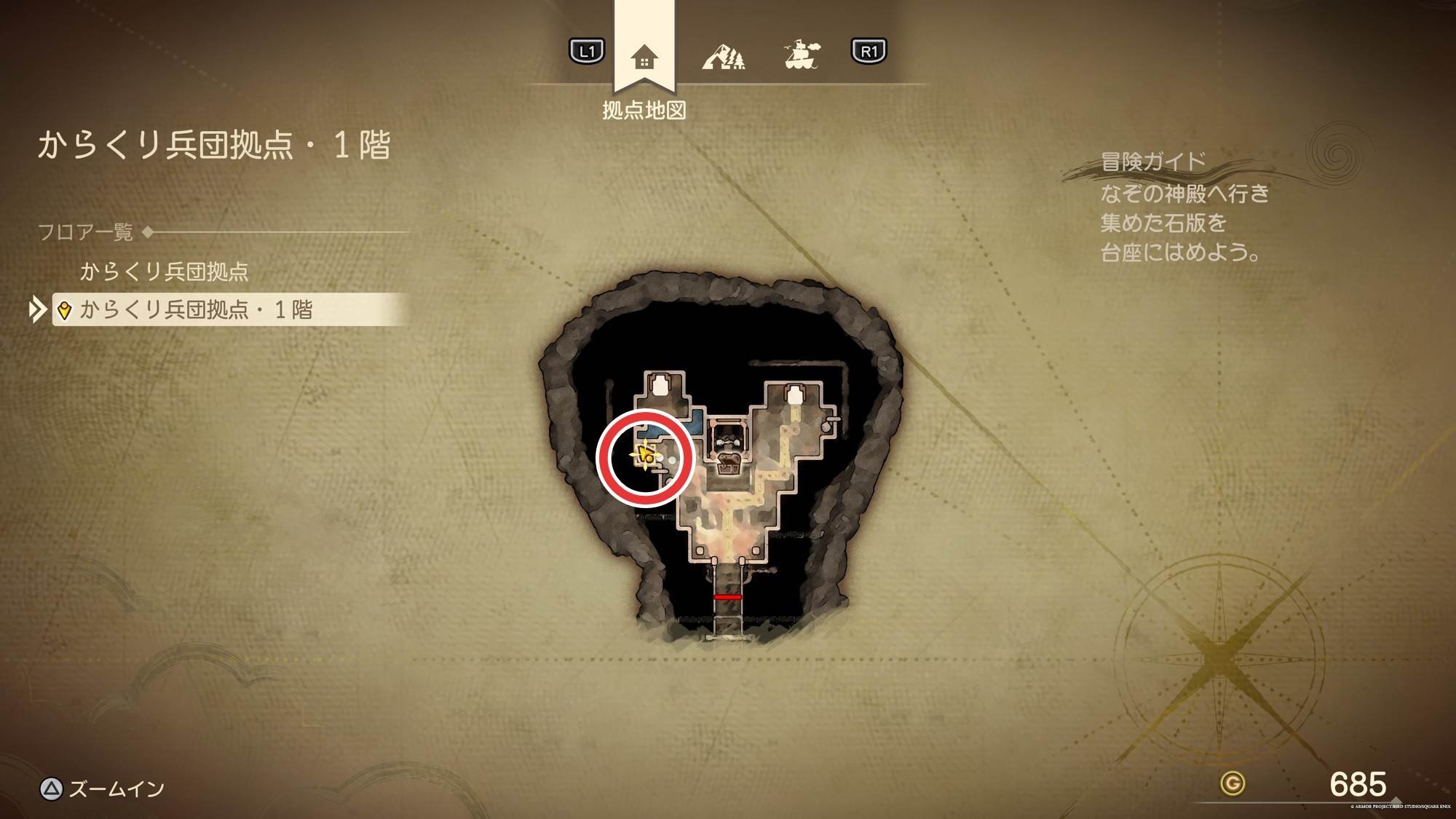Viewport: 1456px width, 819px height.
Task: Open the mountain field map tab
Action: 723,55
